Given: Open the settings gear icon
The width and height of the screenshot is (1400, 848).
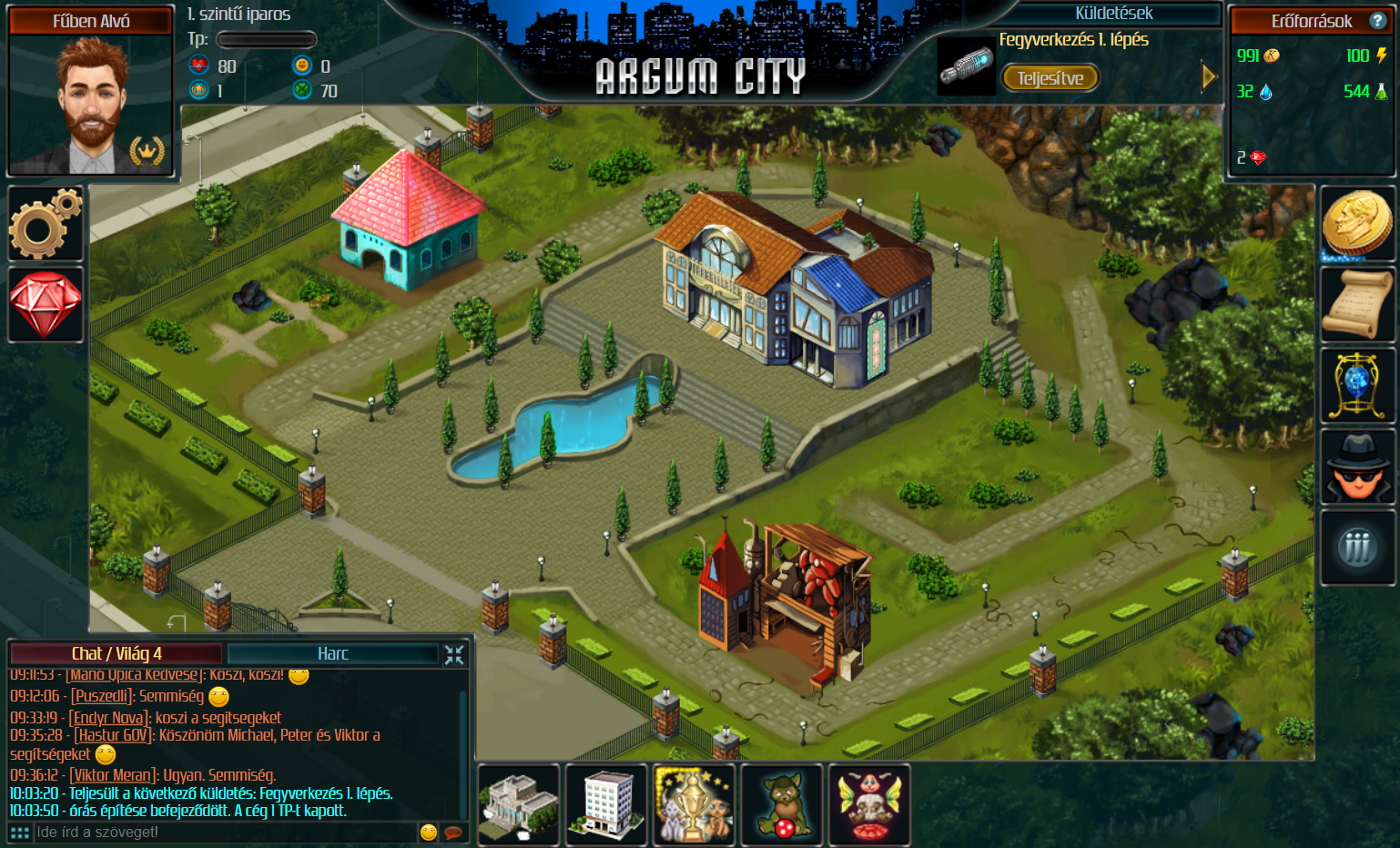Looking at the screenshot, I should (45, 224).
